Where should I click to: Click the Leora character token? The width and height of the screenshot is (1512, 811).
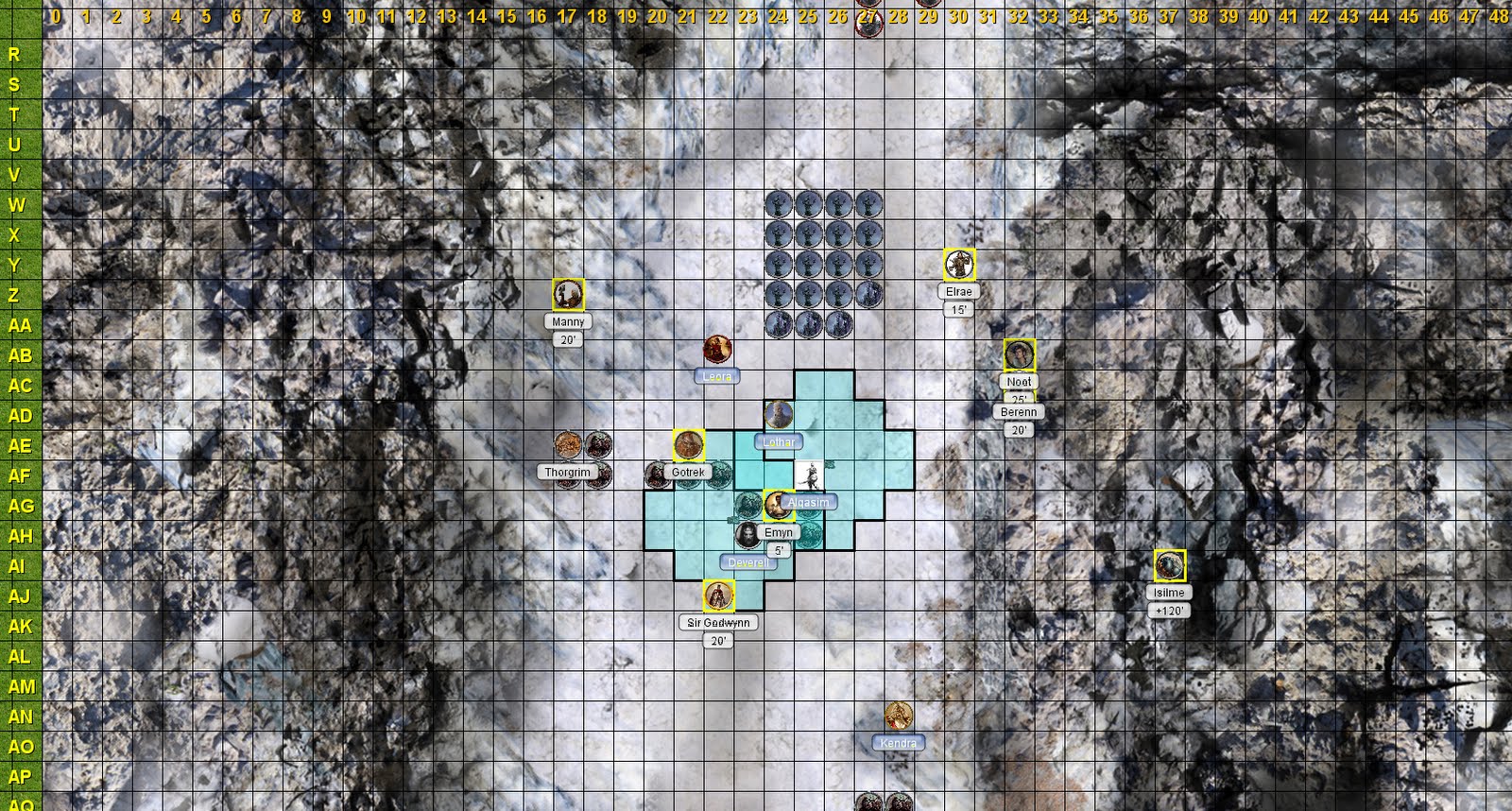click(719, 350)
